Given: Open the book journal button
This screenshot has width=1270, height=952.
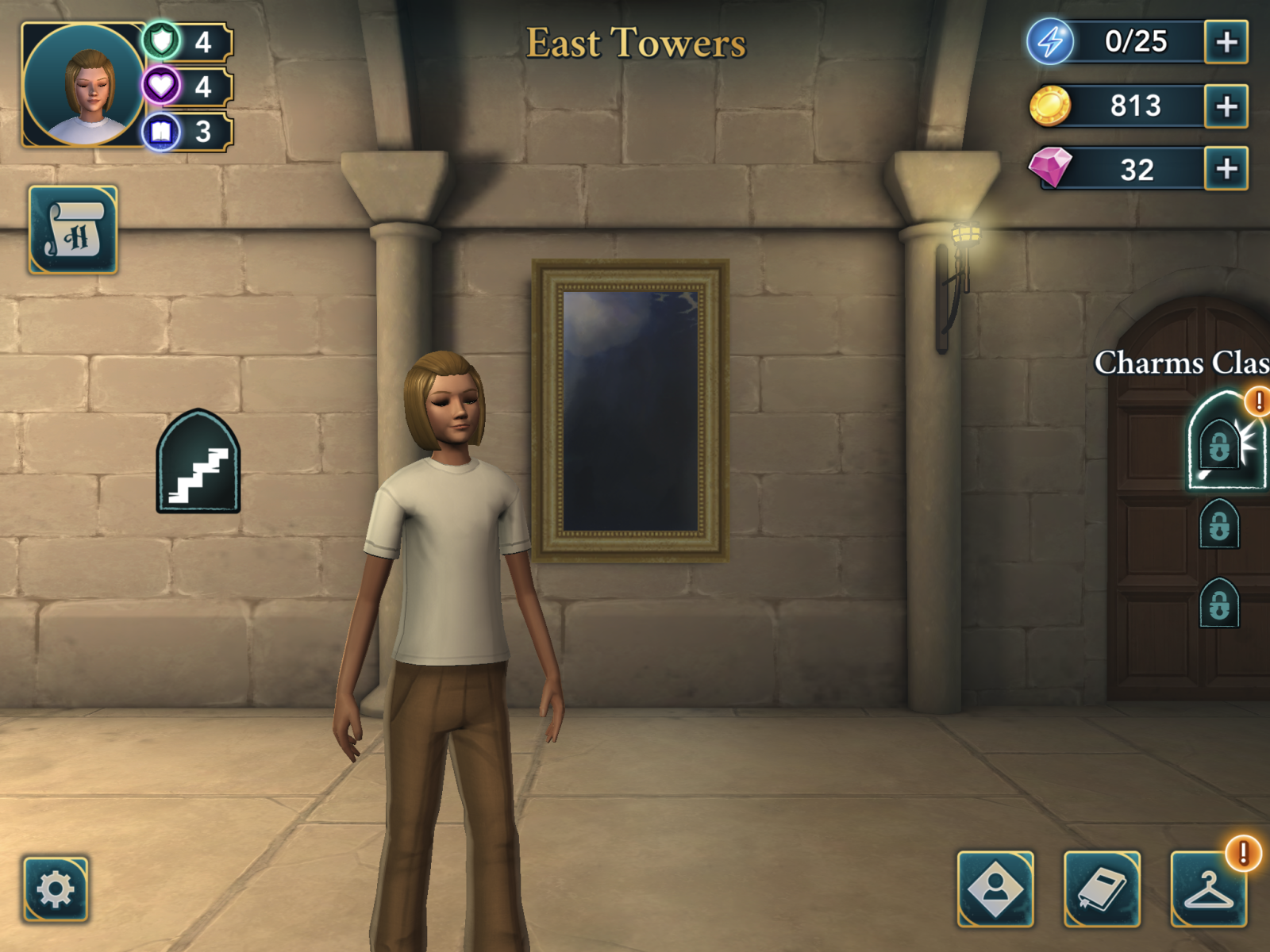Looking at the screenshot, I should (x=1102, y=889).
